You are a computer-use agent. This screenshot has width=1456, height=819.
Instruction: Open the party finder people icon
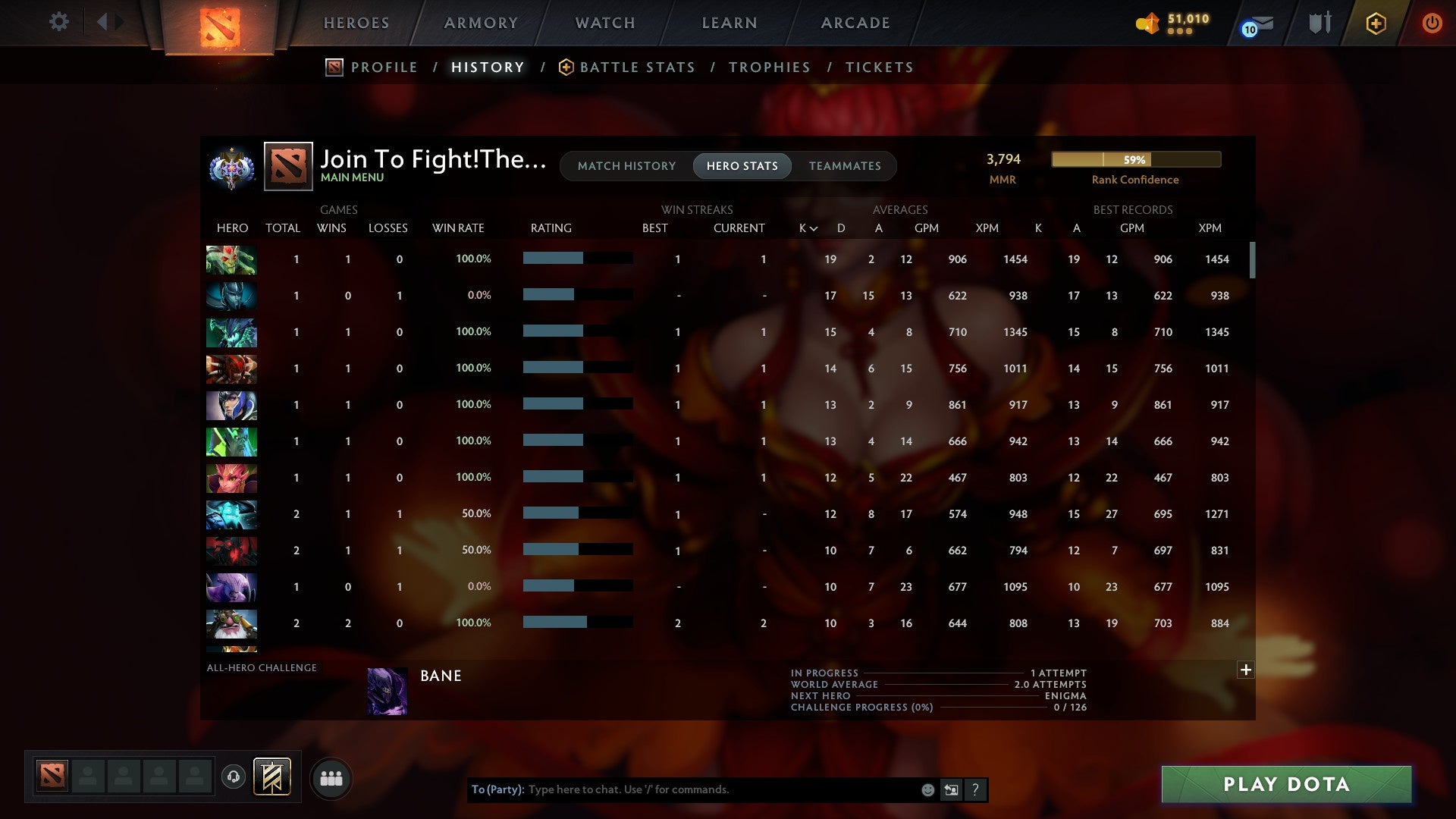pyautogui.click(x=331, y=777)
